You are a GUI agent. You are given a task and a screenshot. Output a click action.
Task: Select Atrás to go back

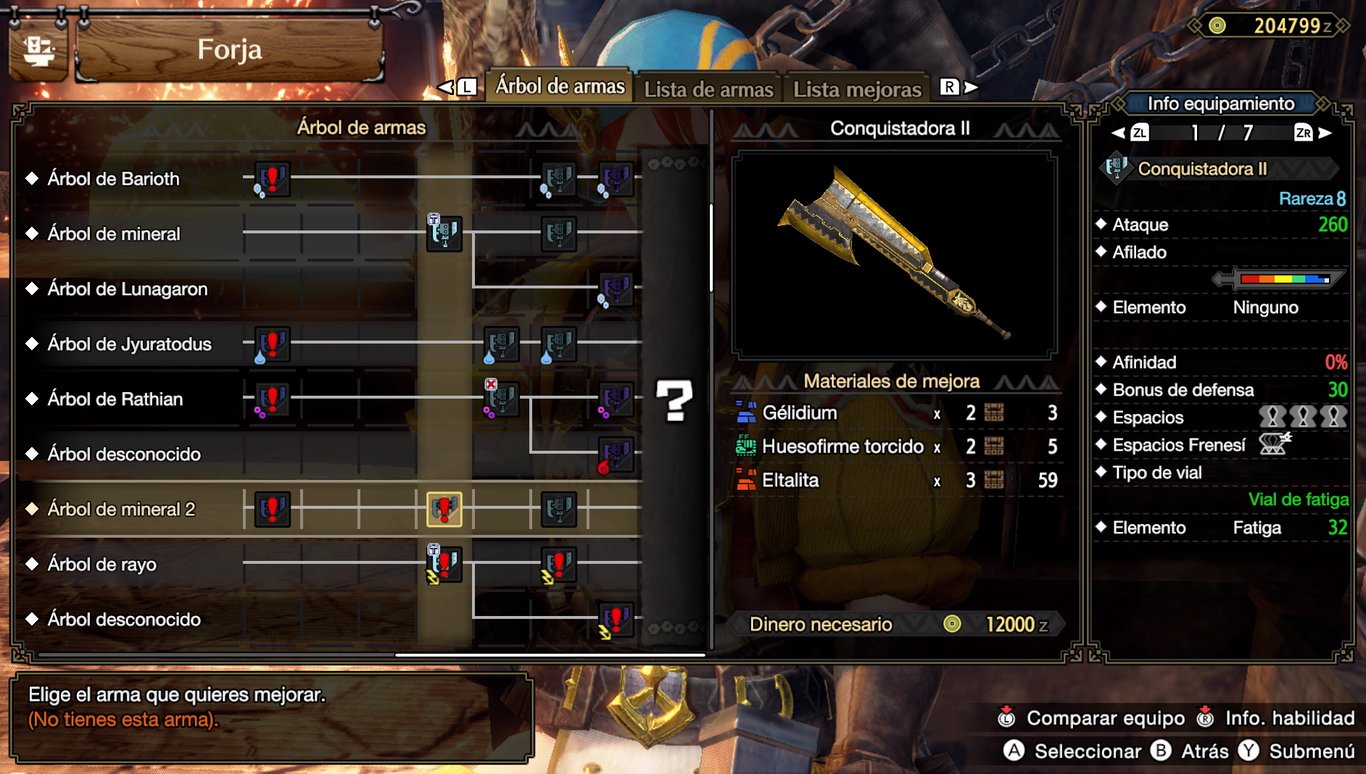[x=1192, y=751]
